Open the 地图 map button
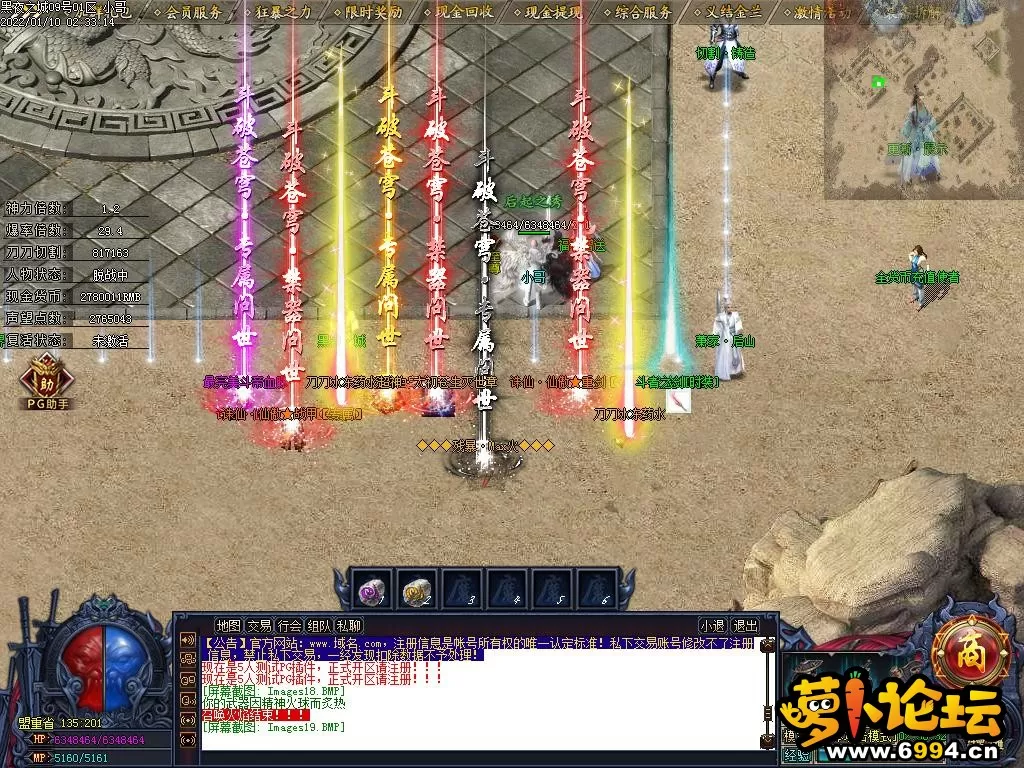This screenshot has height=768, width=1024. (229, 626)
